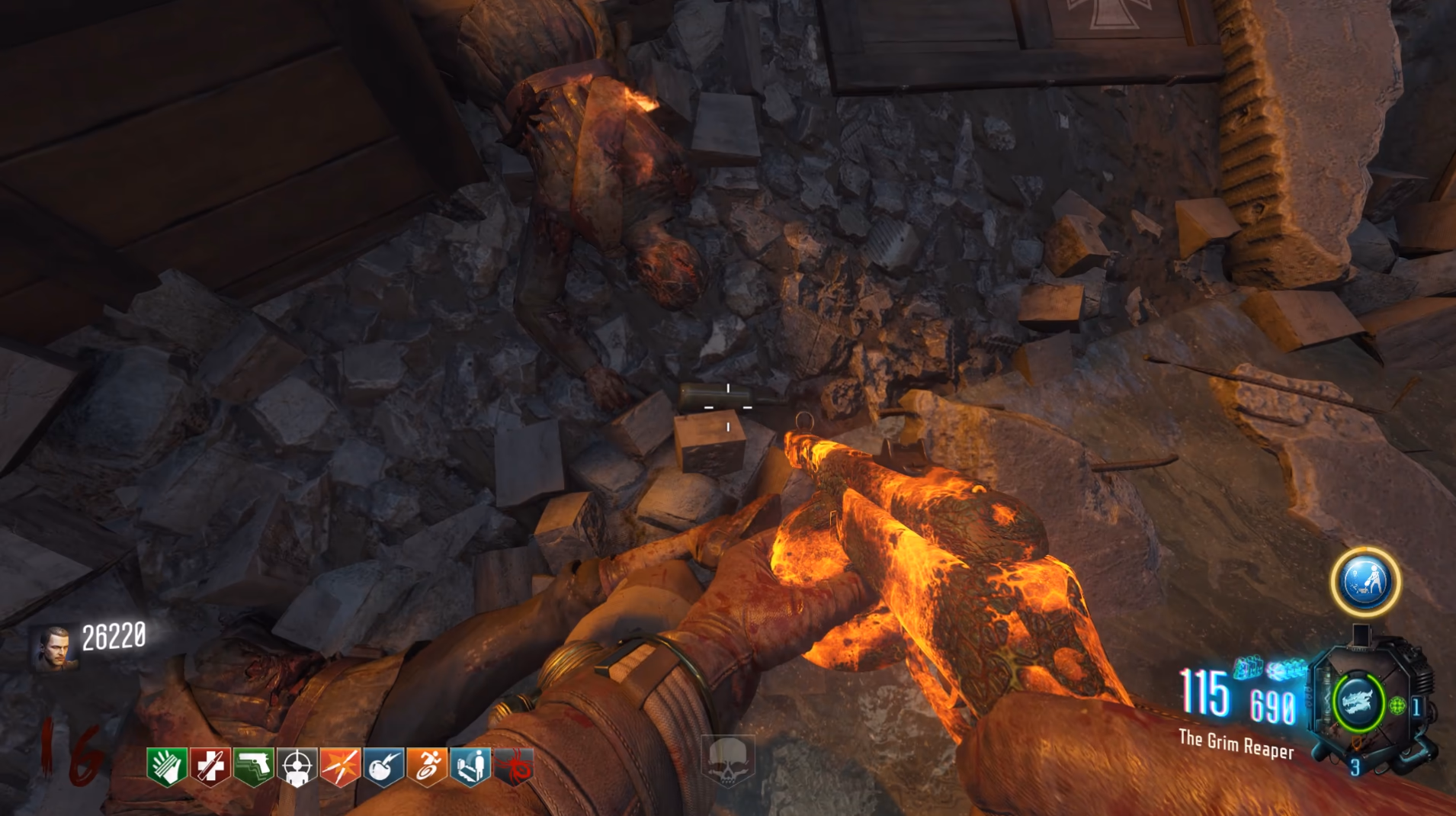
Task: Choose the red spider Widow's Wine perk
Action: click(x=515, y=766)
